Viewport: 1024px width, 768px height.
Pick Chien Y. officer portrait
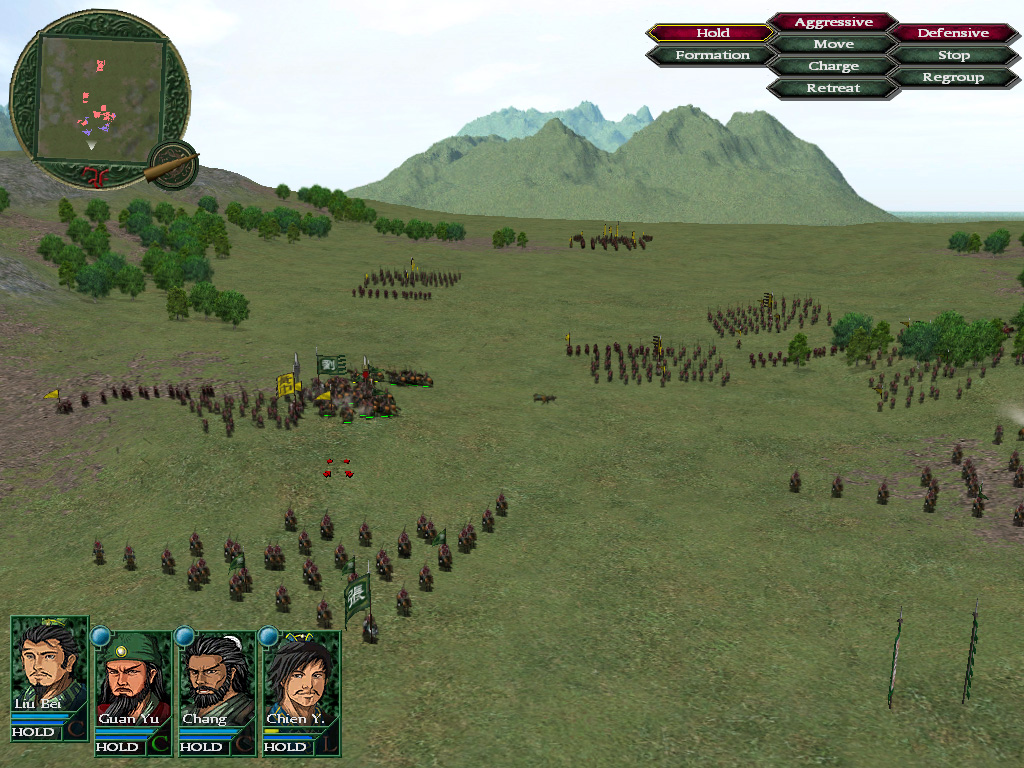click(x=300, y=678)
